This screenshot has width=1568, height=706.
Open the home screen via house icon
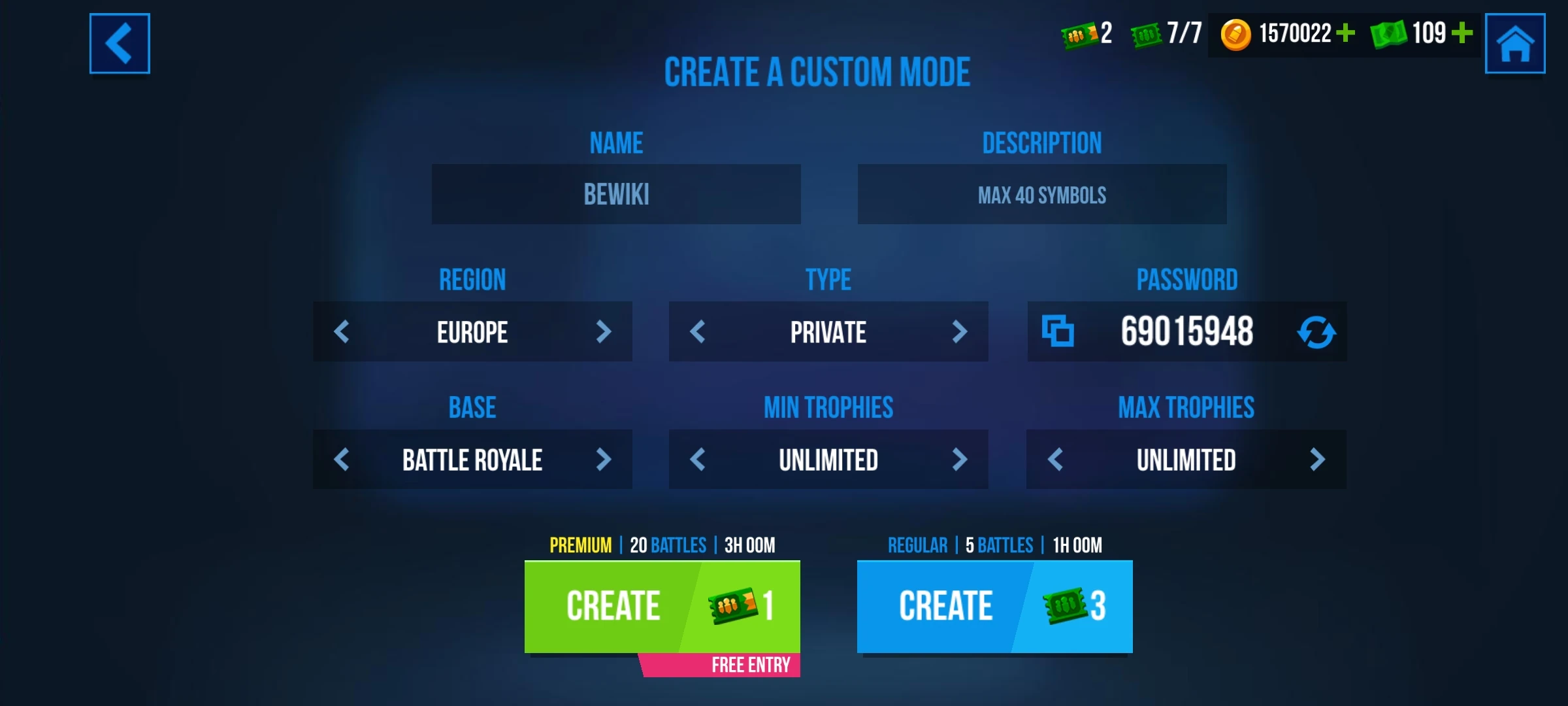(x=1514, y=43)
